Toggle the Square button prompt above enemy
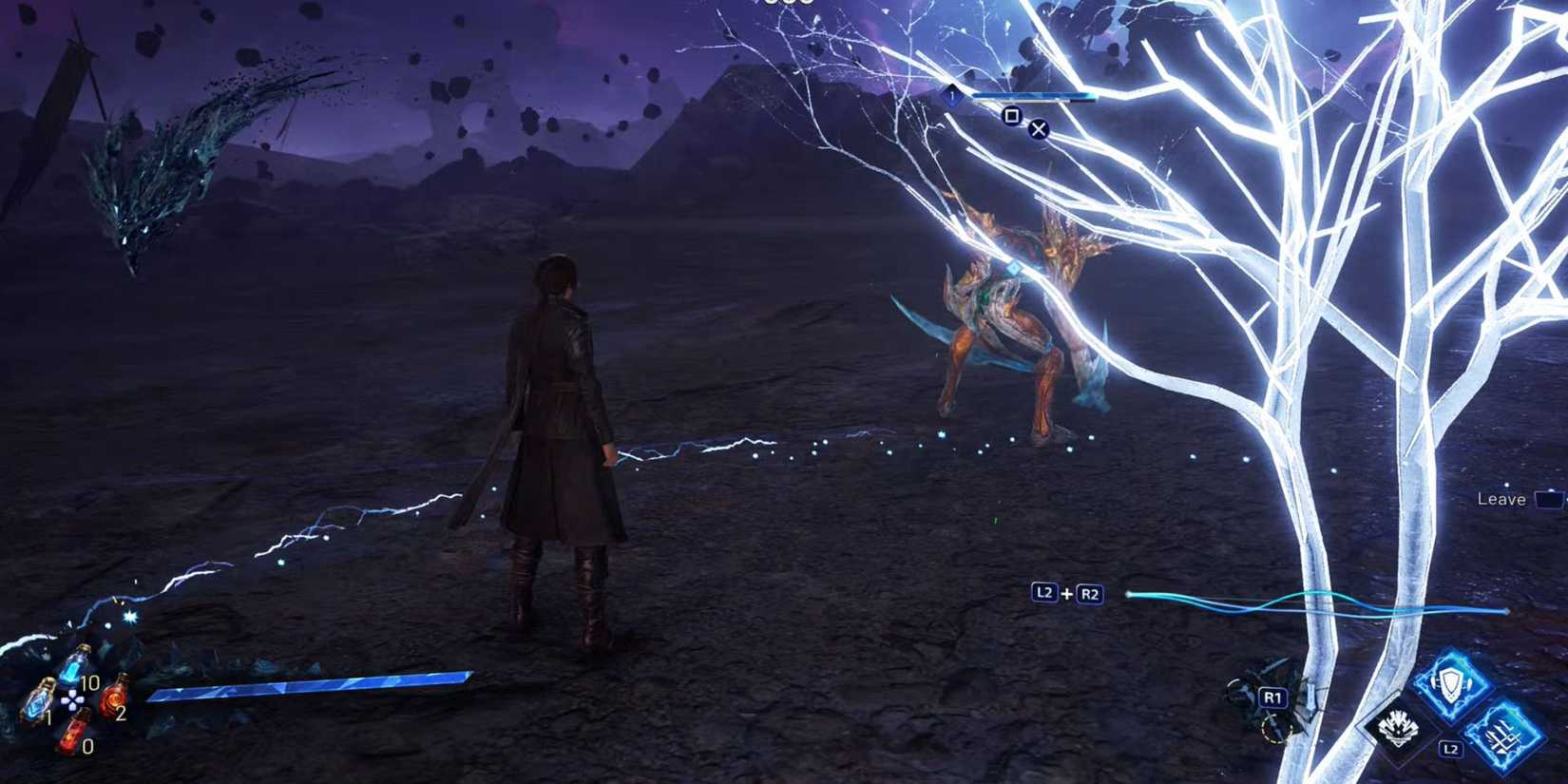The image size is (1568, 784). point(1012,115)
